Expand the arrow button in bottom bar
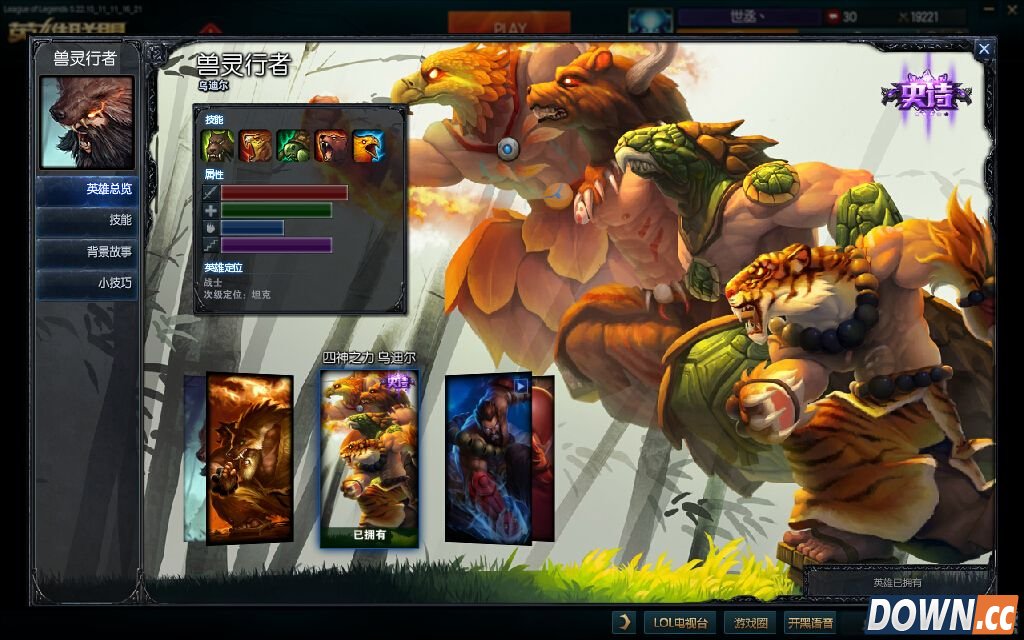 click(x=625, y=623)
